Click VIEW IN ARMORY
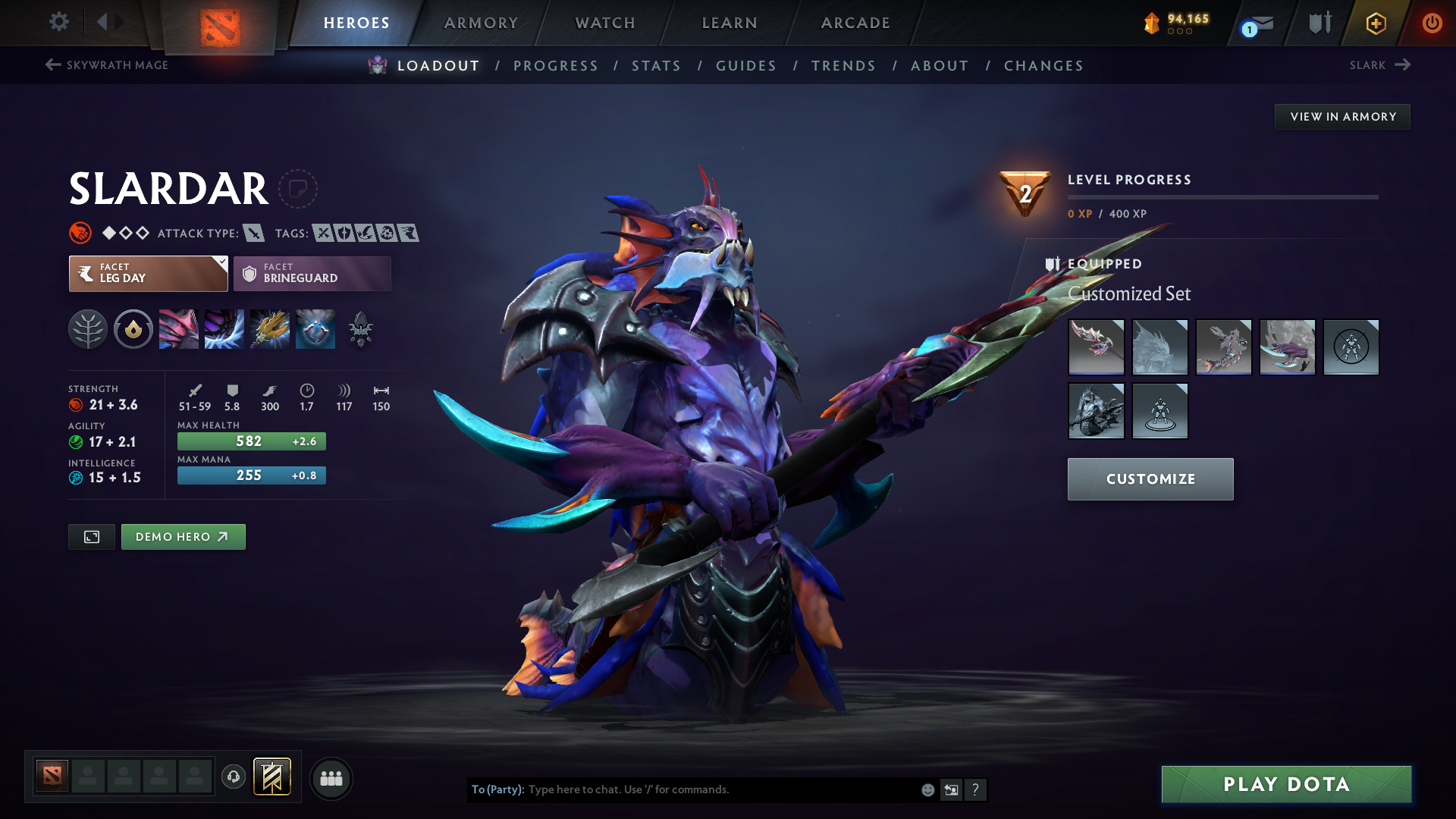 [x=1342, y=116]
